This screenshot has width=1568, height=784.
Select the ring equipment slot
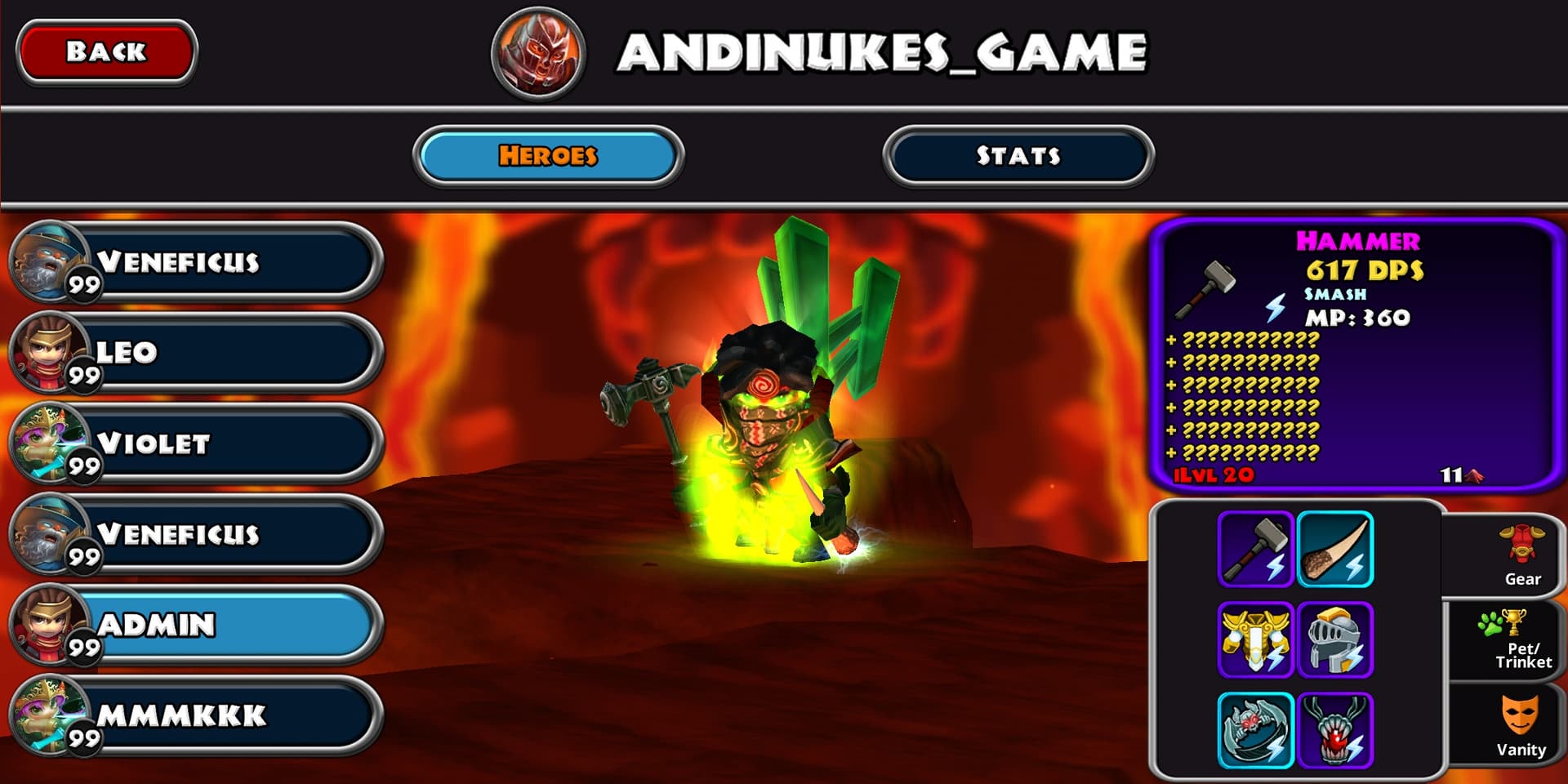1255,731
